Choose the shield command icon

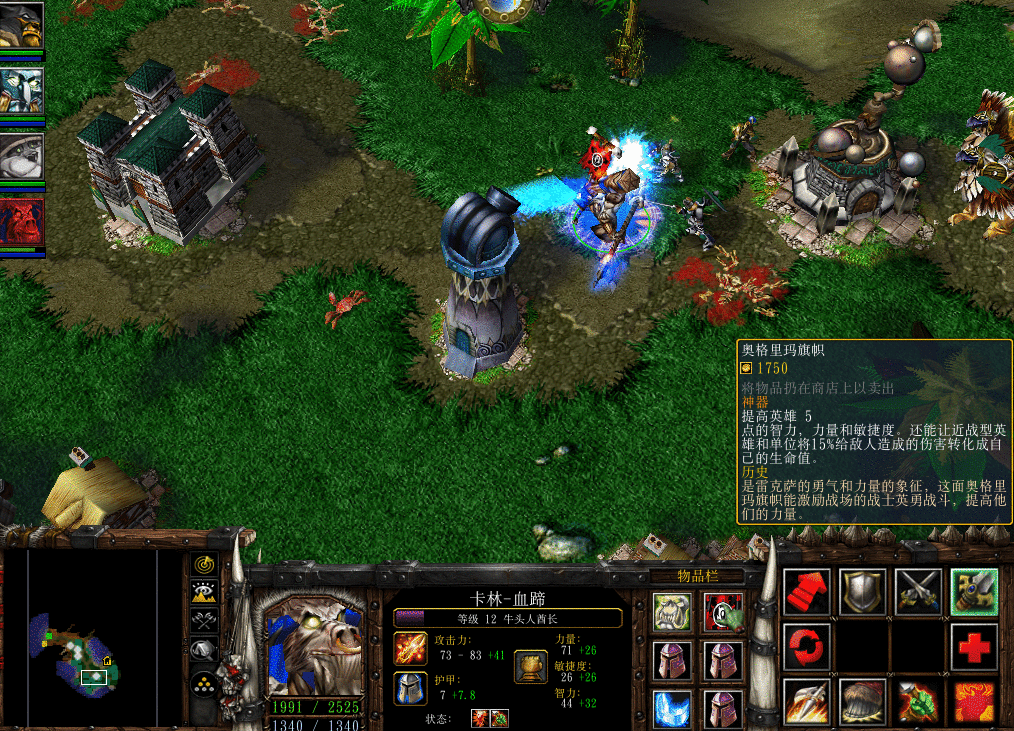coord(862,591)
